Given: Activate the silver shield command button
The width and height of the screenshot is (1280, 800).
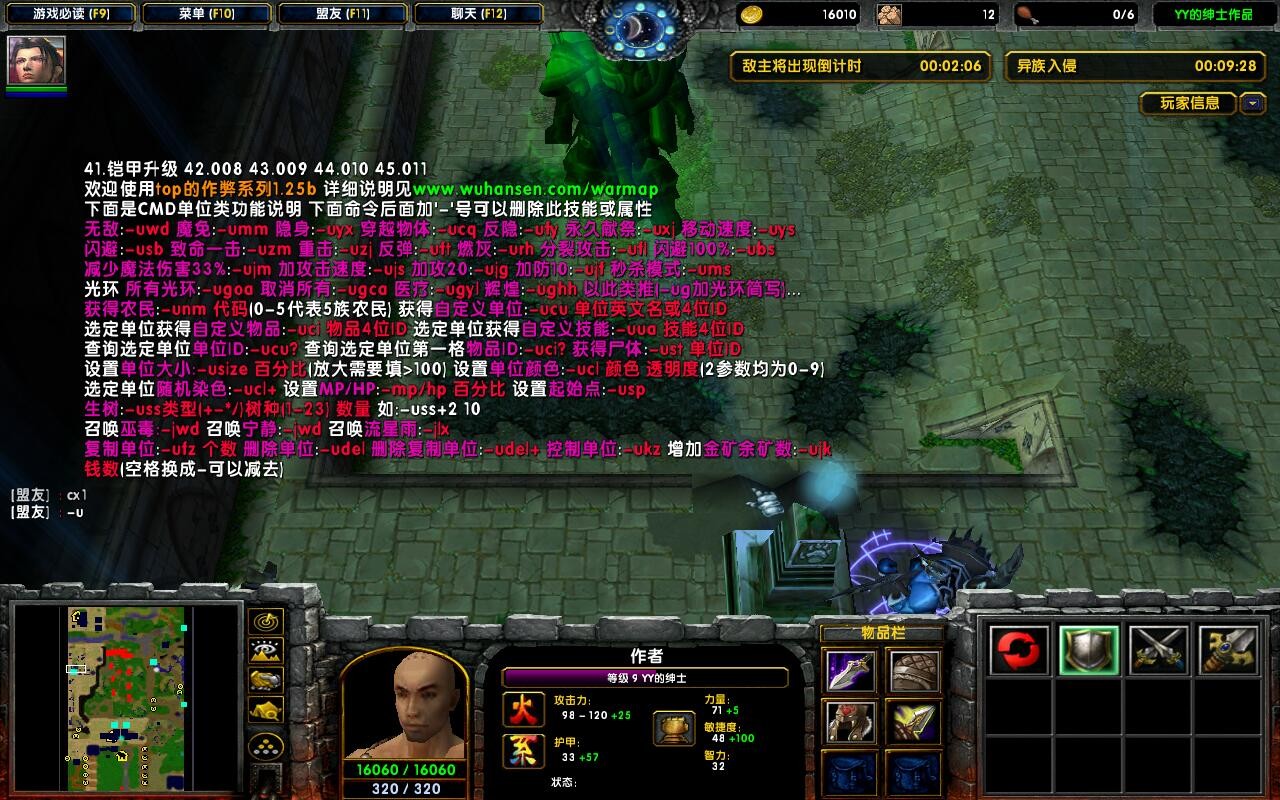Looking at the screenshot, I should [x=1088, y=651].
